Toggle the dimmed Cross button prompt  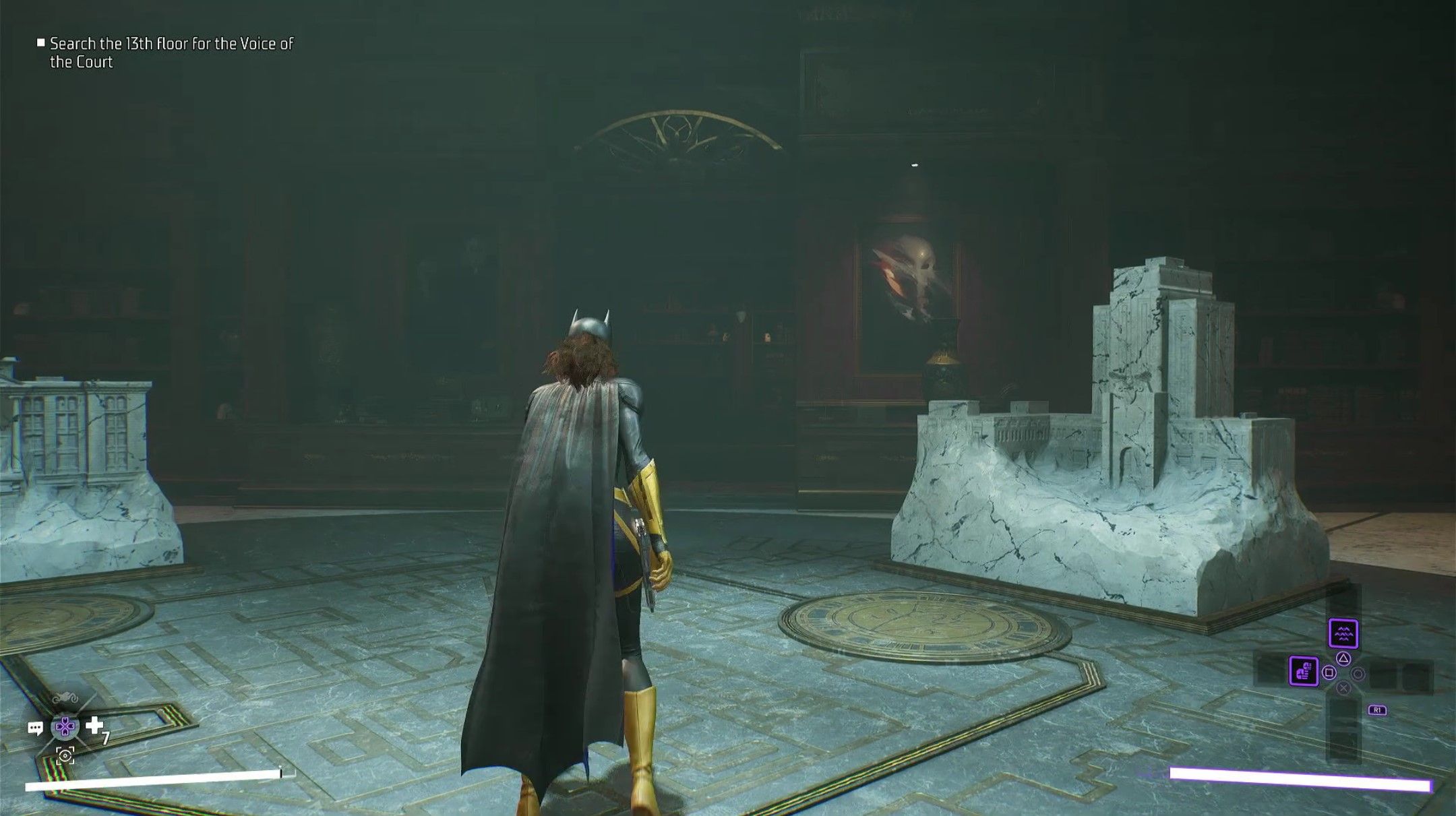[1343, 687]
